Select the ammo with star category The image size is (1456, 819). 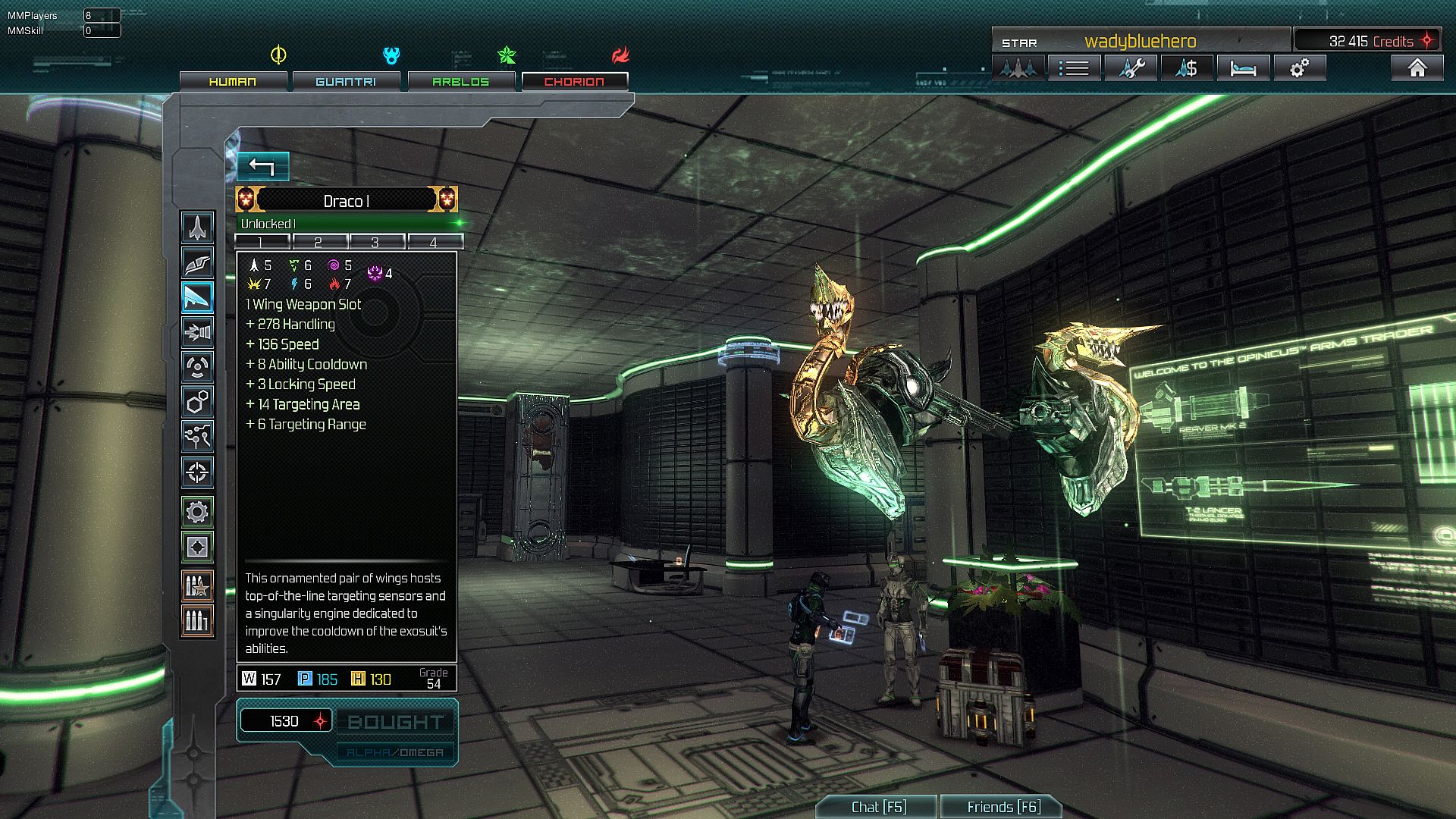pos(197,585)
